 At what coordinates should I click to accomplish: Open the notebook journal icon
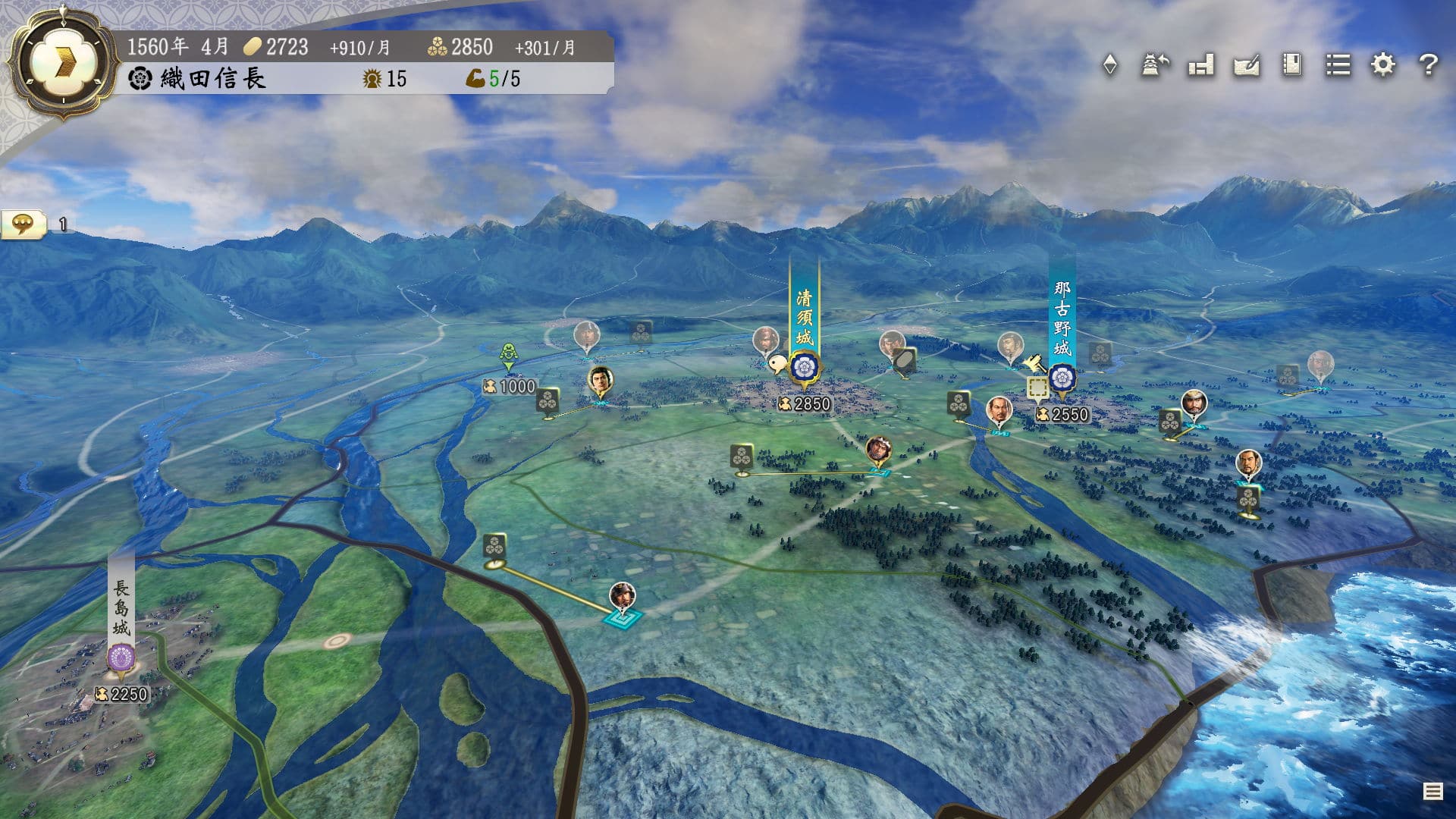[x=1292, y=65]
